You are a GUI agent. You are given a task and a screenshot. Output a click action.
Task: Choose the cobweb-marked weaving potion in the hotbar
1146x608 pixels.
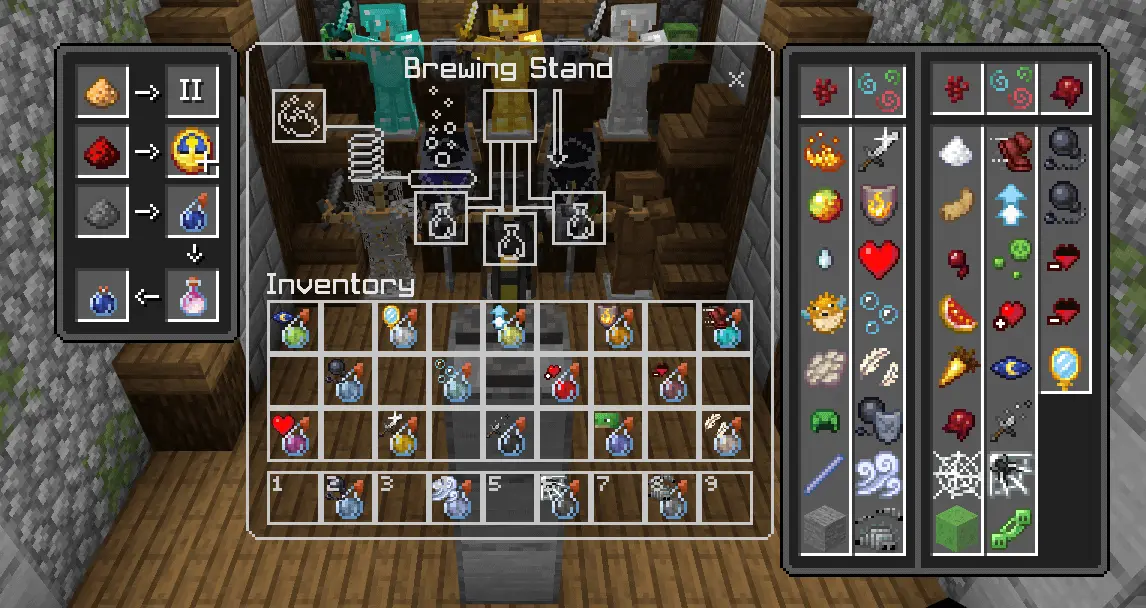[563, 496]
